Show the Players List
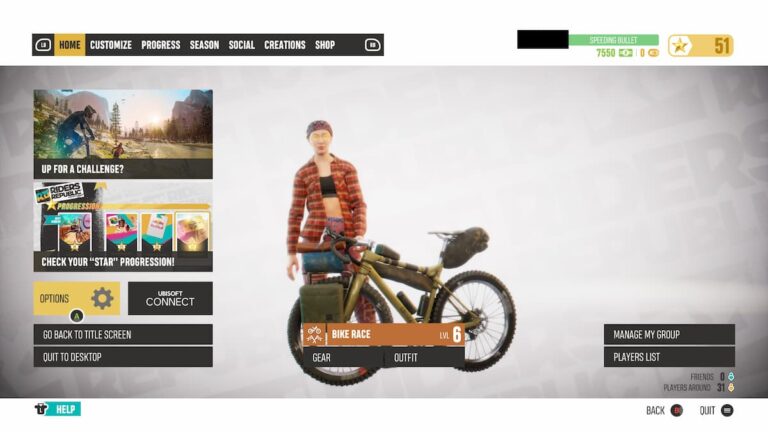Image resolution: width=768 pixels, height=432 pixels. pos(669,357)
